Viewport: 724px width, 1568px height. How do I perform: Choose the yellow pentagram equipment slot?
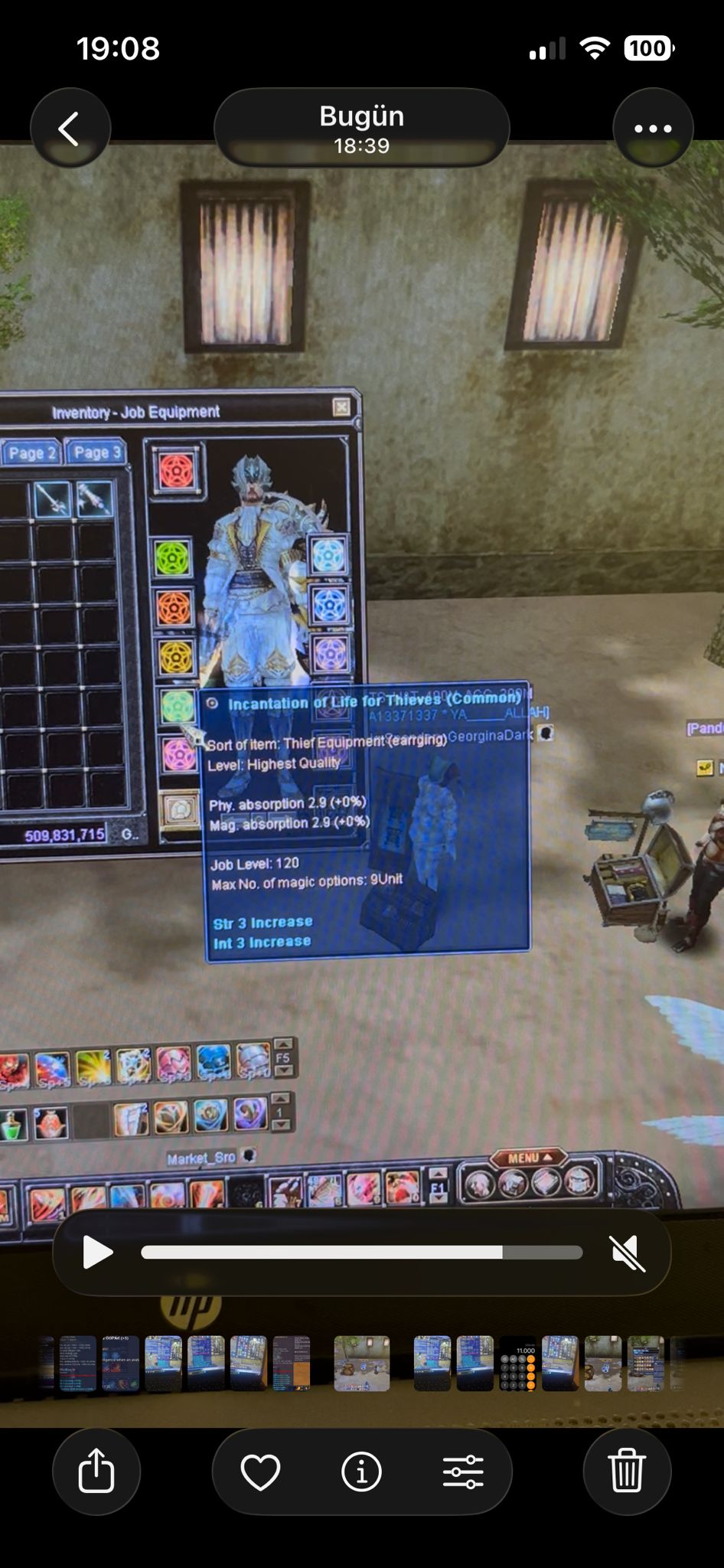click(175, 657)
